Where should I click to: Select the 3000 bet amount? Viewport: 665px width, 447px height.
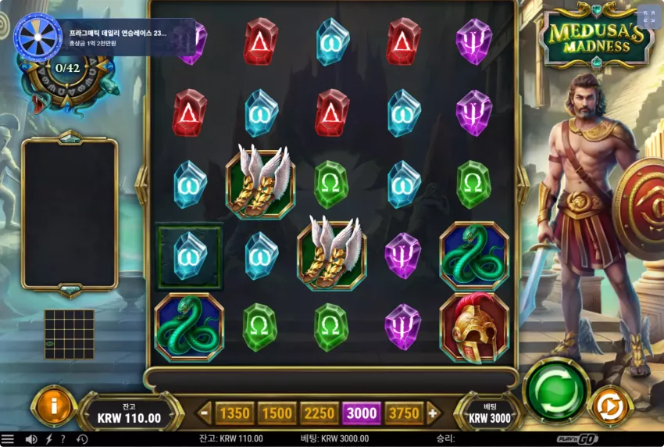[361, 412]
